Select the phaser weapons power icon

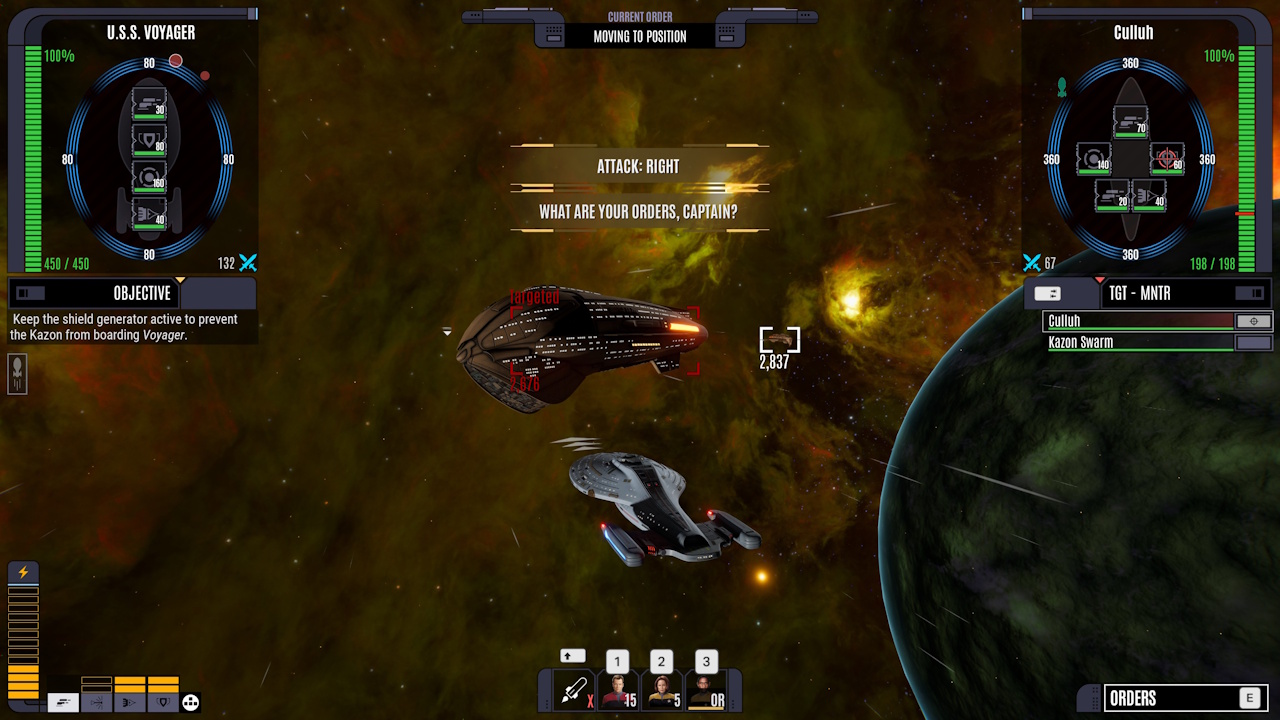63,702
